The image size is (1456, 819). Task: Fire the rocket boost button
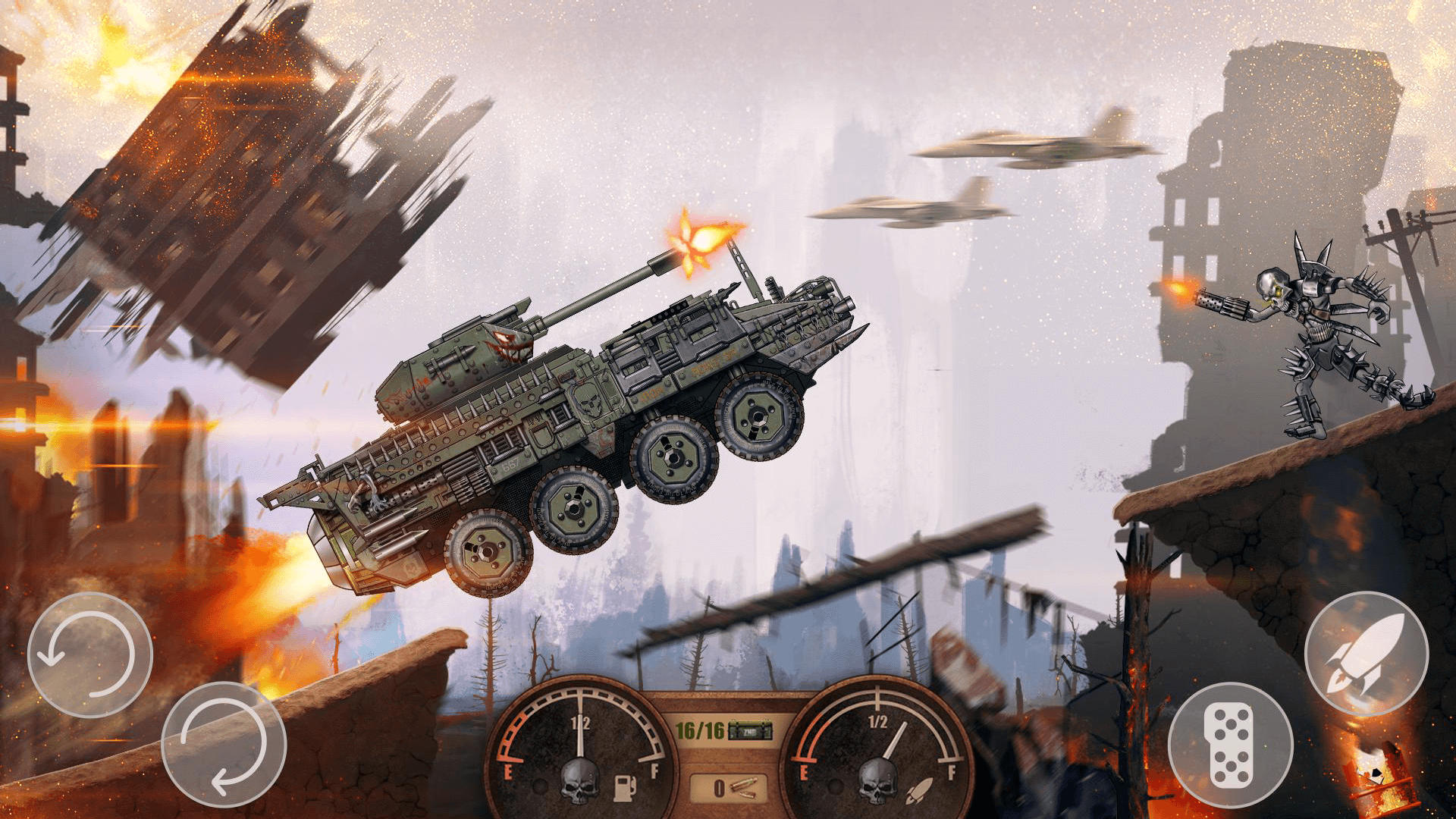pyautogui.click(x=1366, y=654)
